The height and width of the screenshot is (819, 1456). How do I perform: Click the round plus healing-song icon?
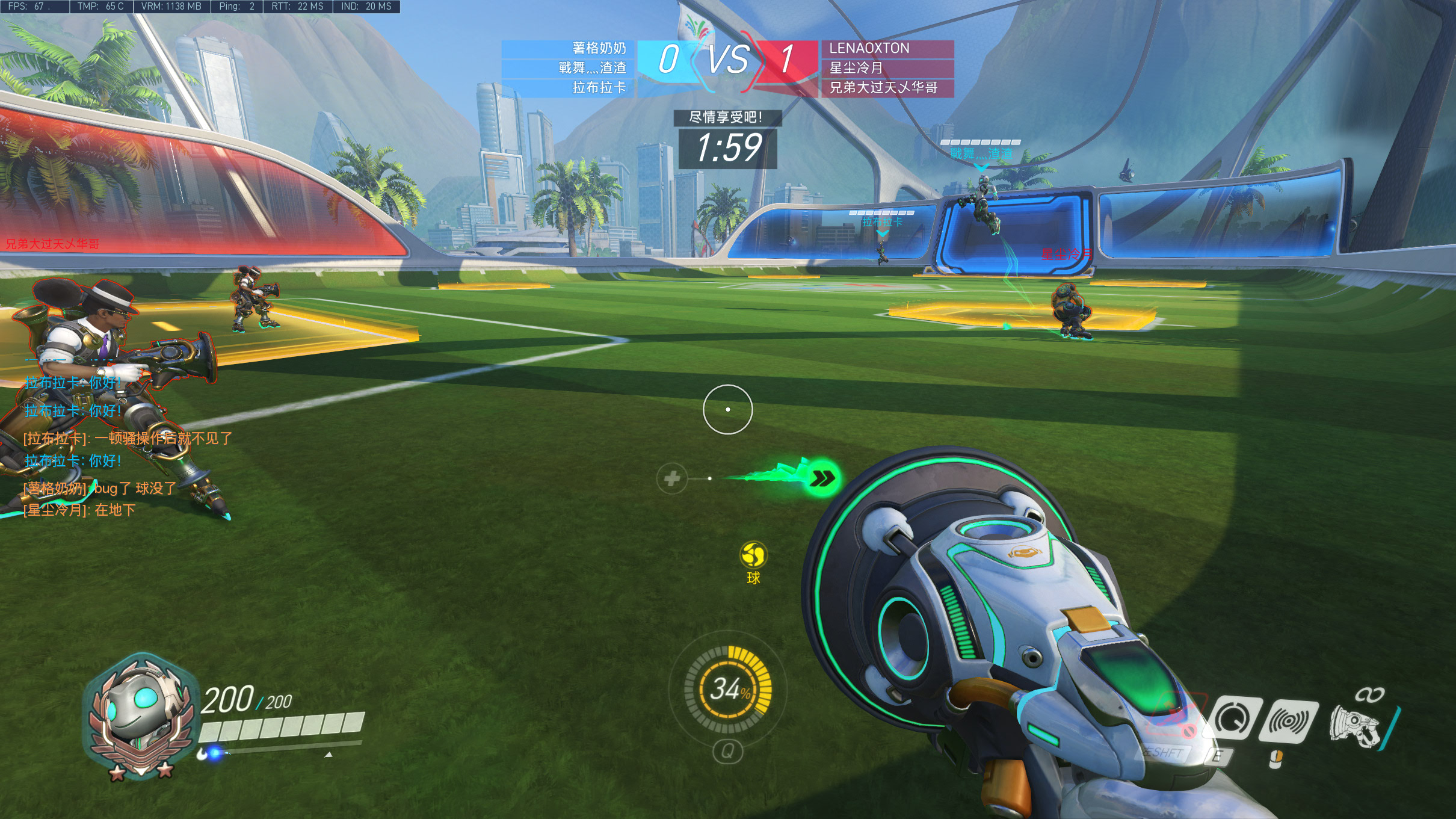pos(672,478)
